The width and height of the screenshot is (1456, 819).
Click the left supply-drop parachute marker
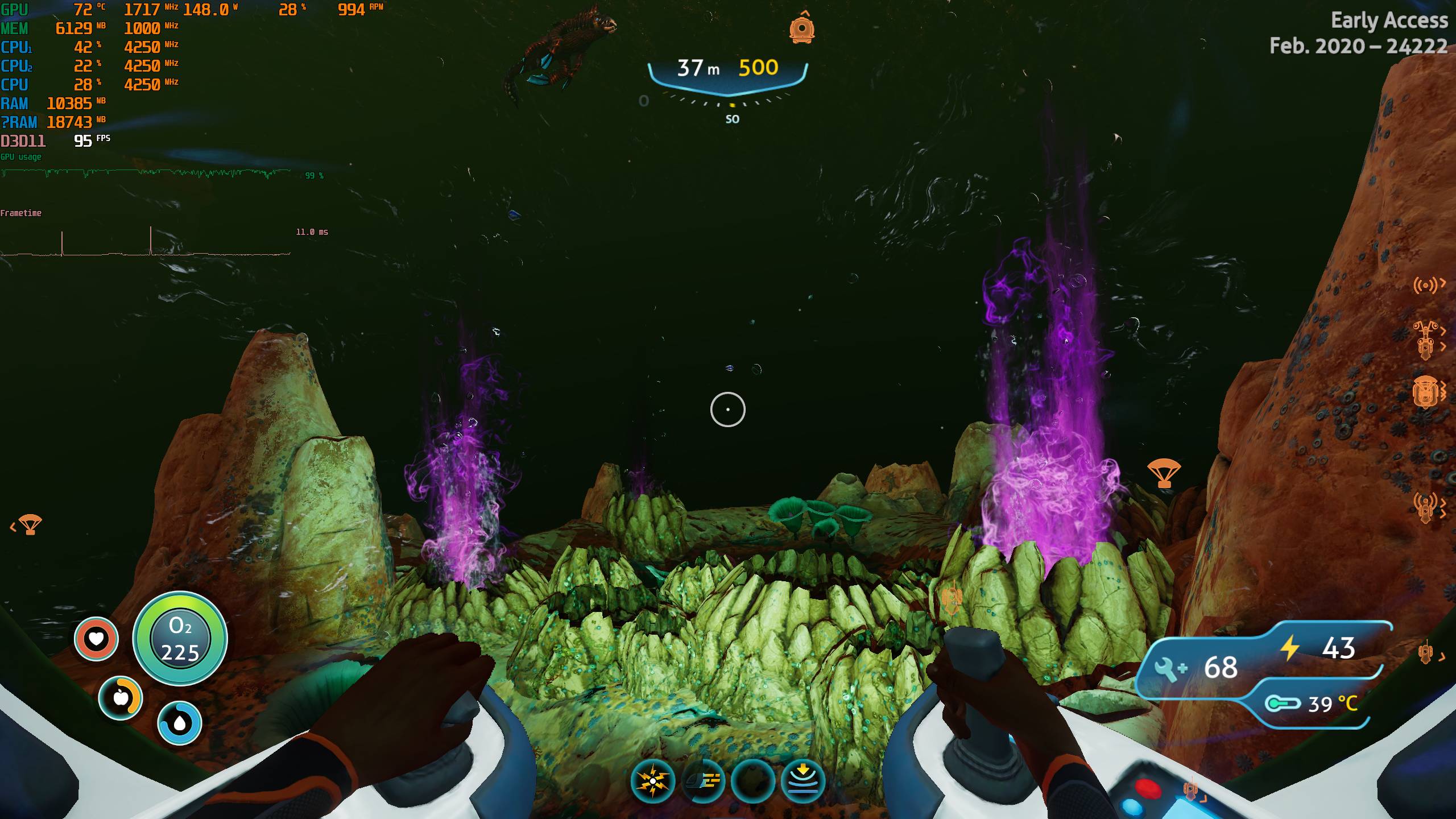(30, 524)
